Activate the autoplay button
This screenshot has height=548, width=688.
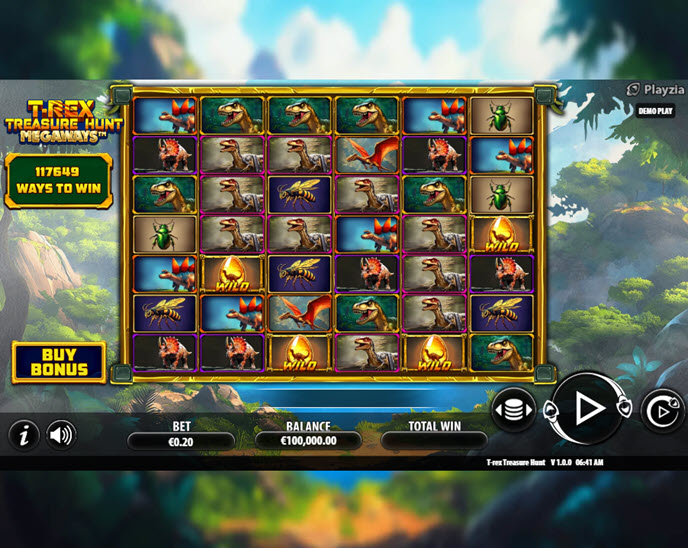(661, 411)
